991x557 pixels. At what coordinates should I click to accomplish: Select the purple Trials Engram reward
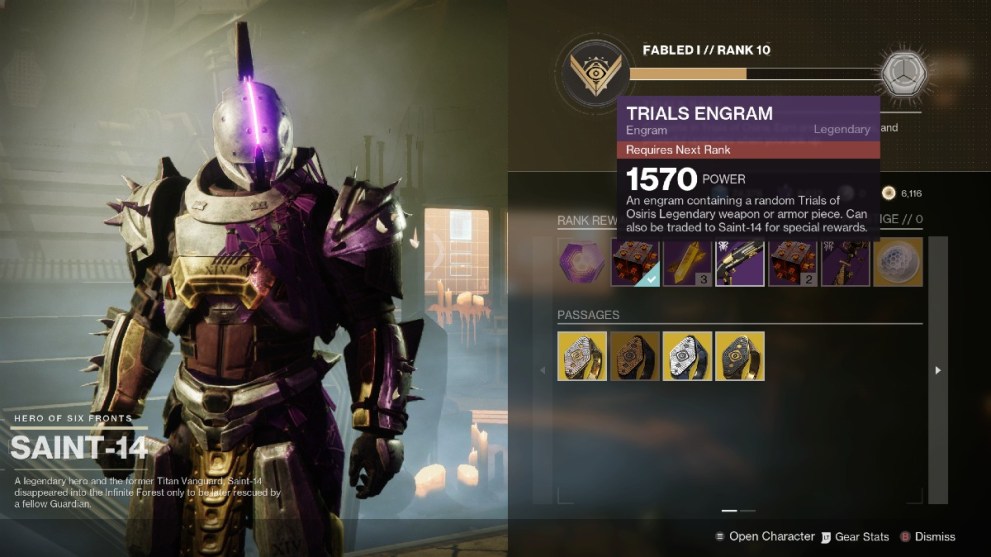[582, 262]
